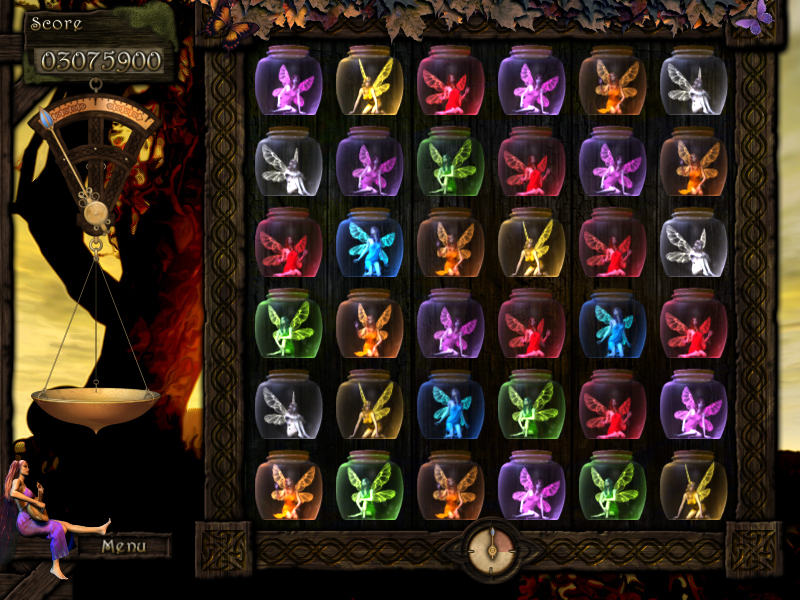Select the blue fairy jar between two red jars

(x=612, y=322)
